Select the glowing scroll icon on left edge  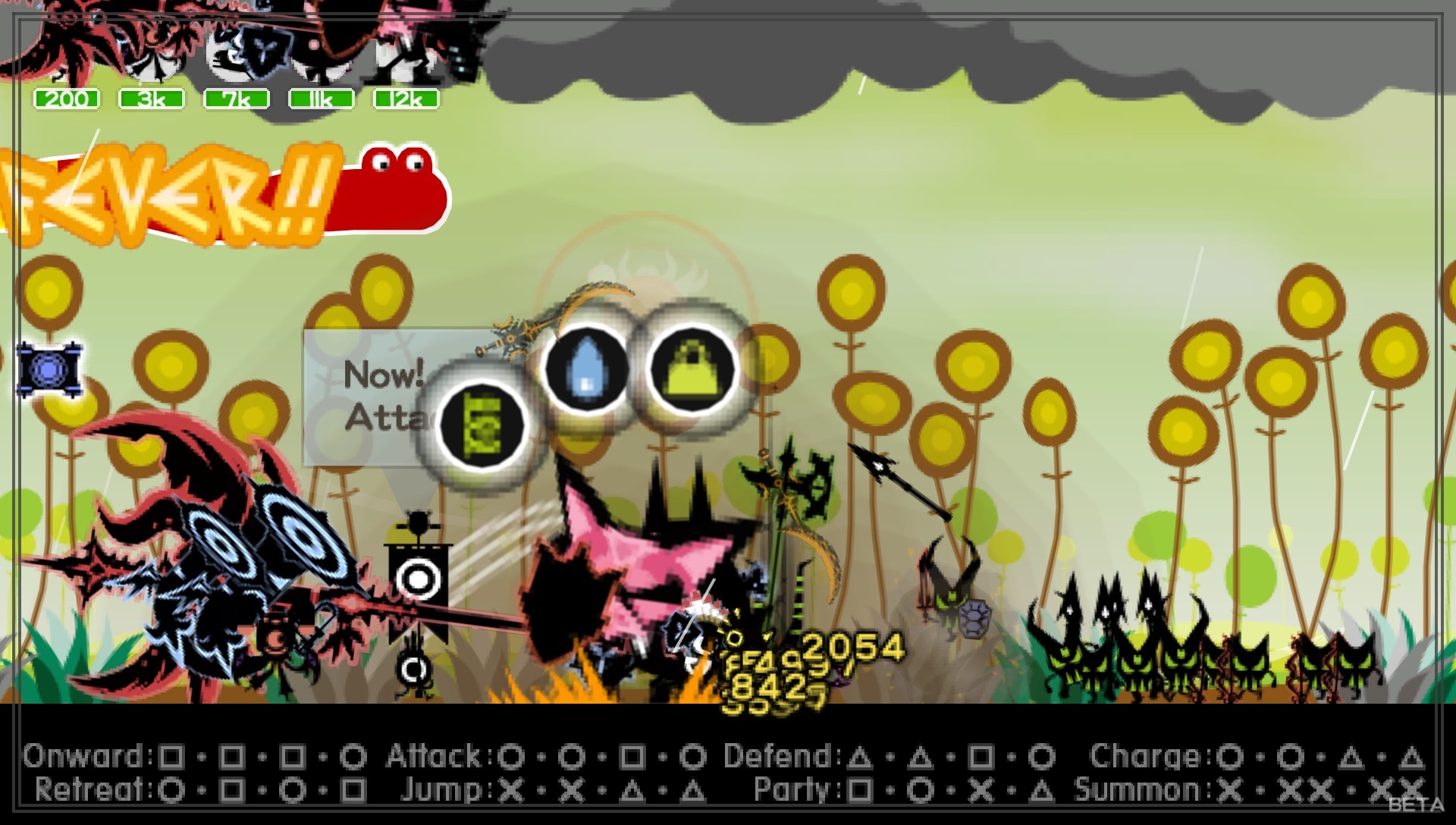(47, 372)
